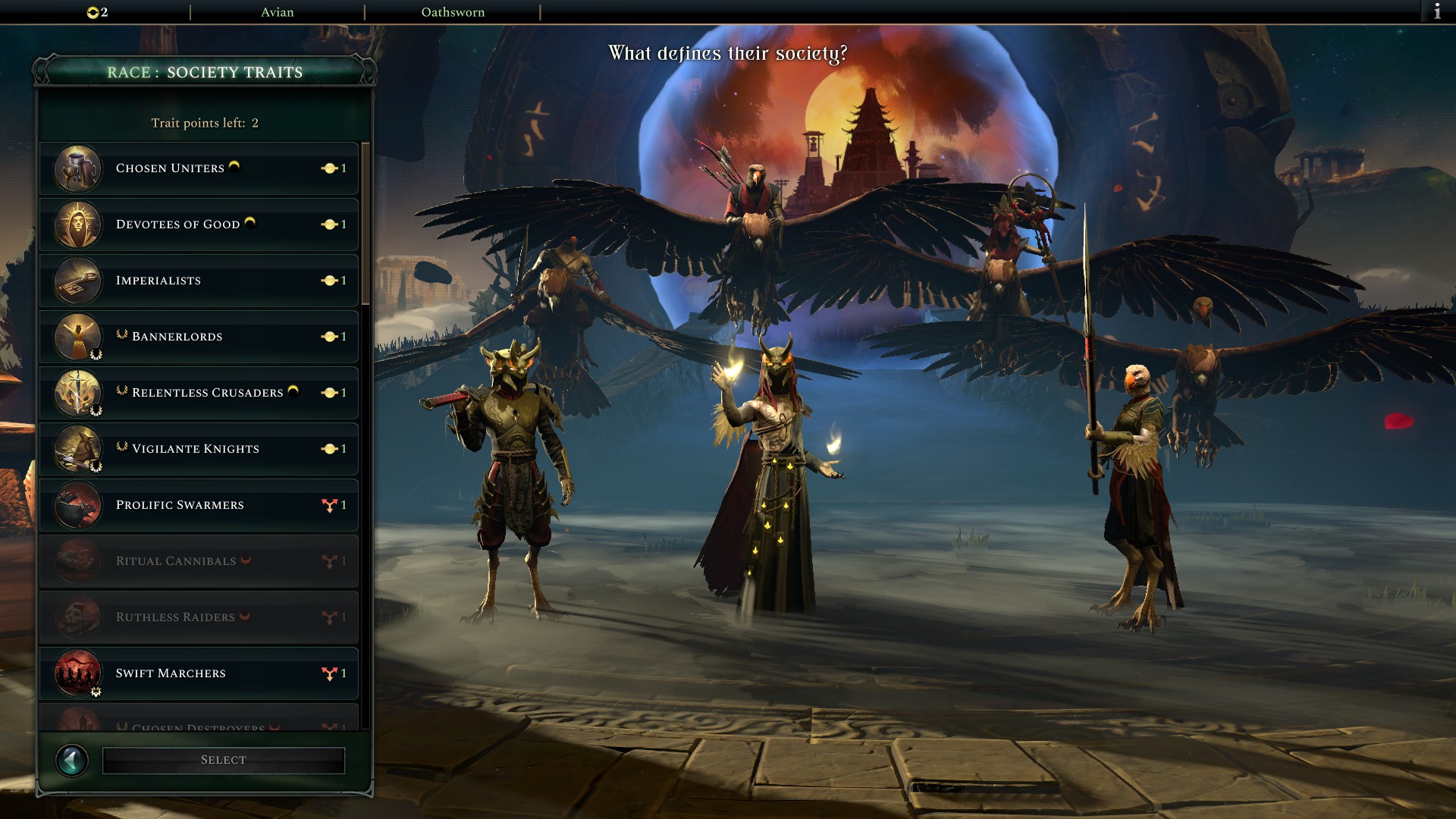Switch to the Avian tab

click(277, 11)
